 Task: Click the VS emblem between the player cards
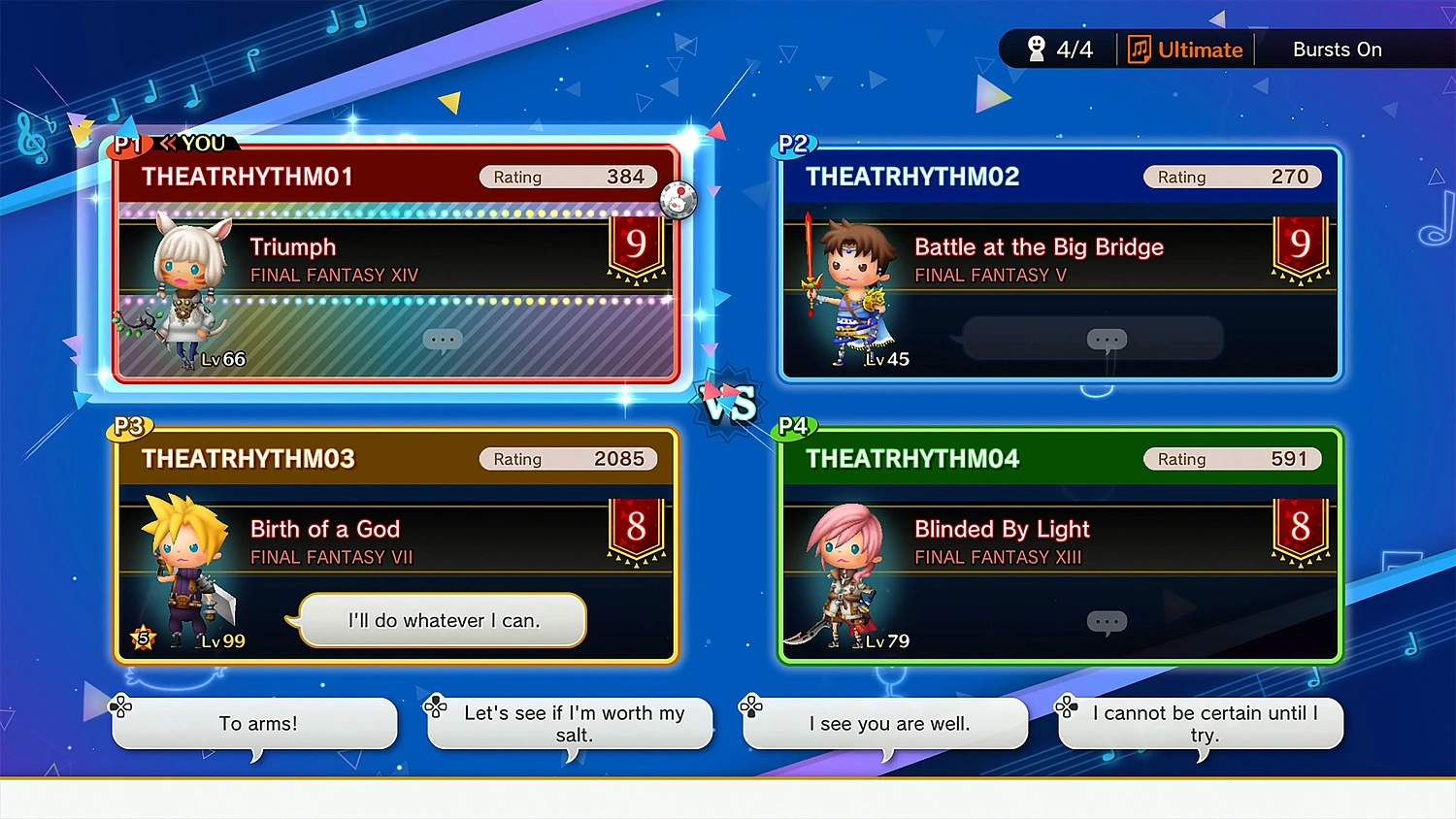pyautogui.click(x=727, y=404)
